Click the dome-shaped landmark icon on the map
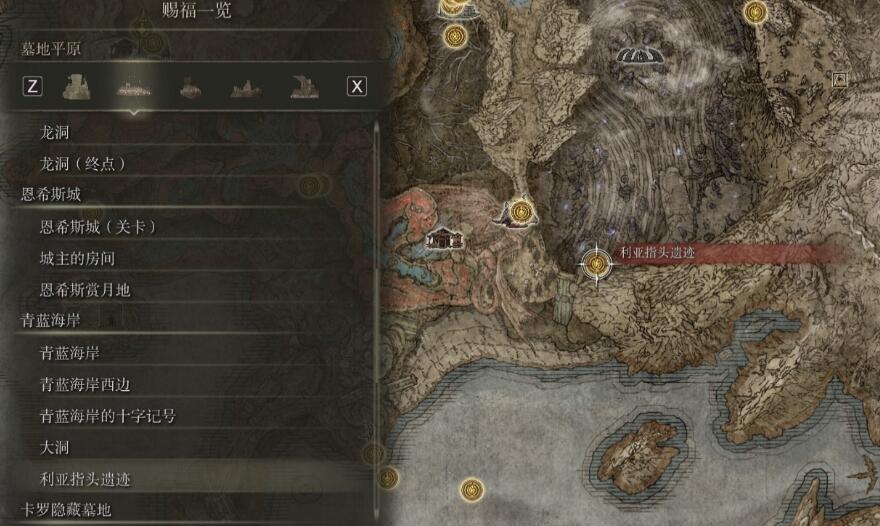 (640, 57)
